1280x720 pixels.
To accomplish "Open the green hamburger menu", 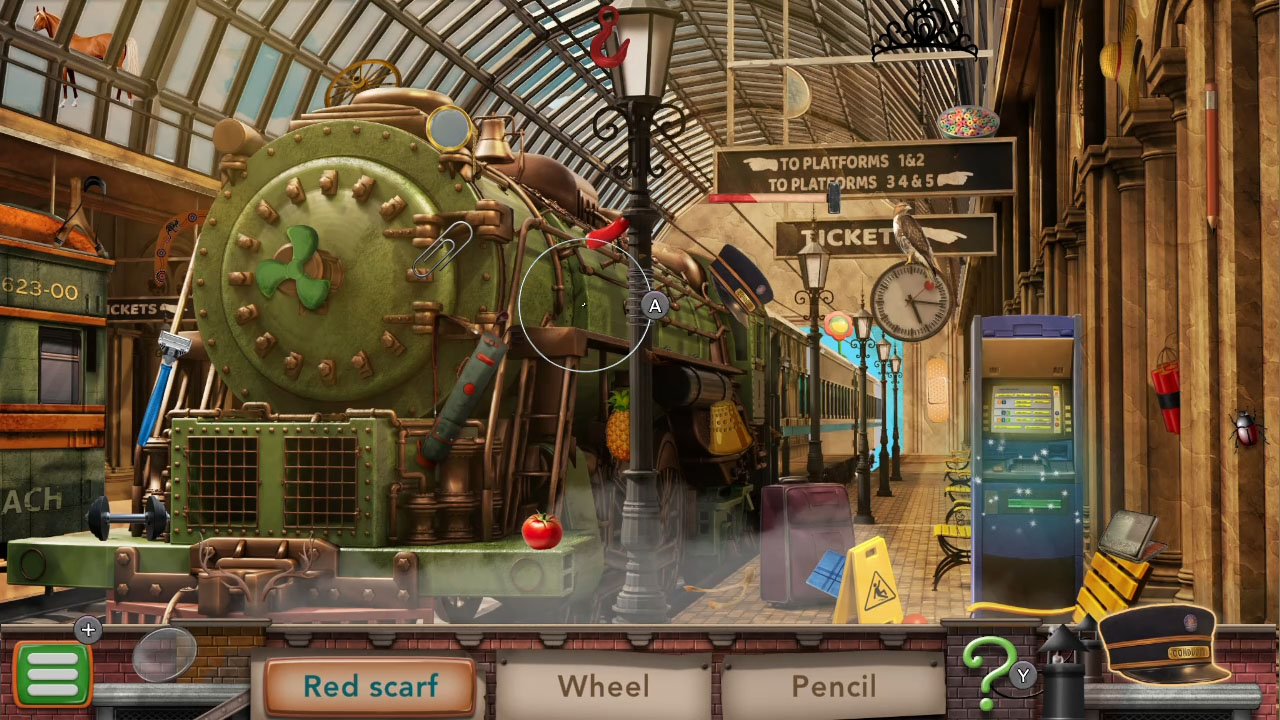I will pos(52,675).
